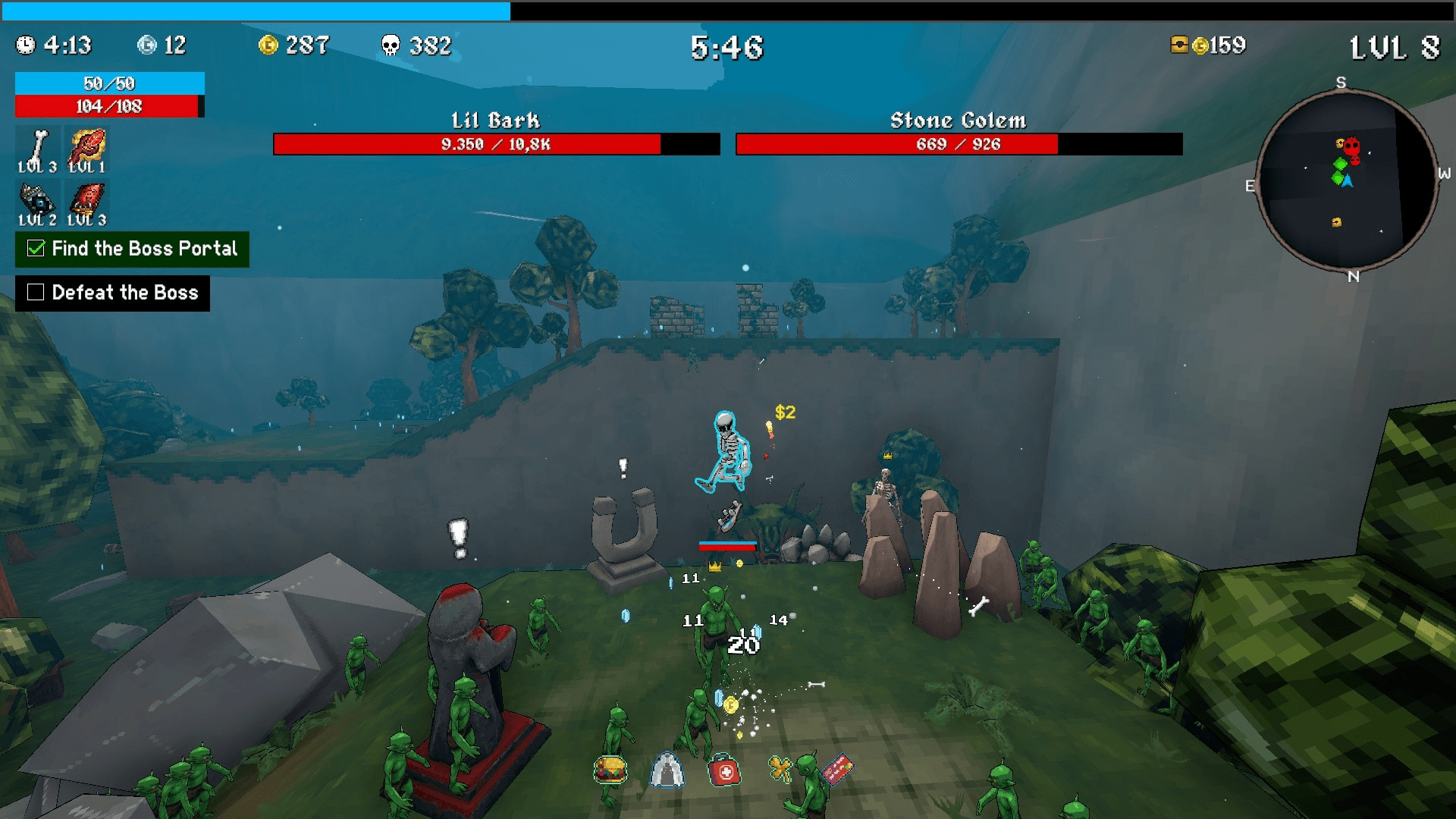Toggle the completed boss portal checkmark
This screenshot has height=819, width=1456.
coord(36,248)
